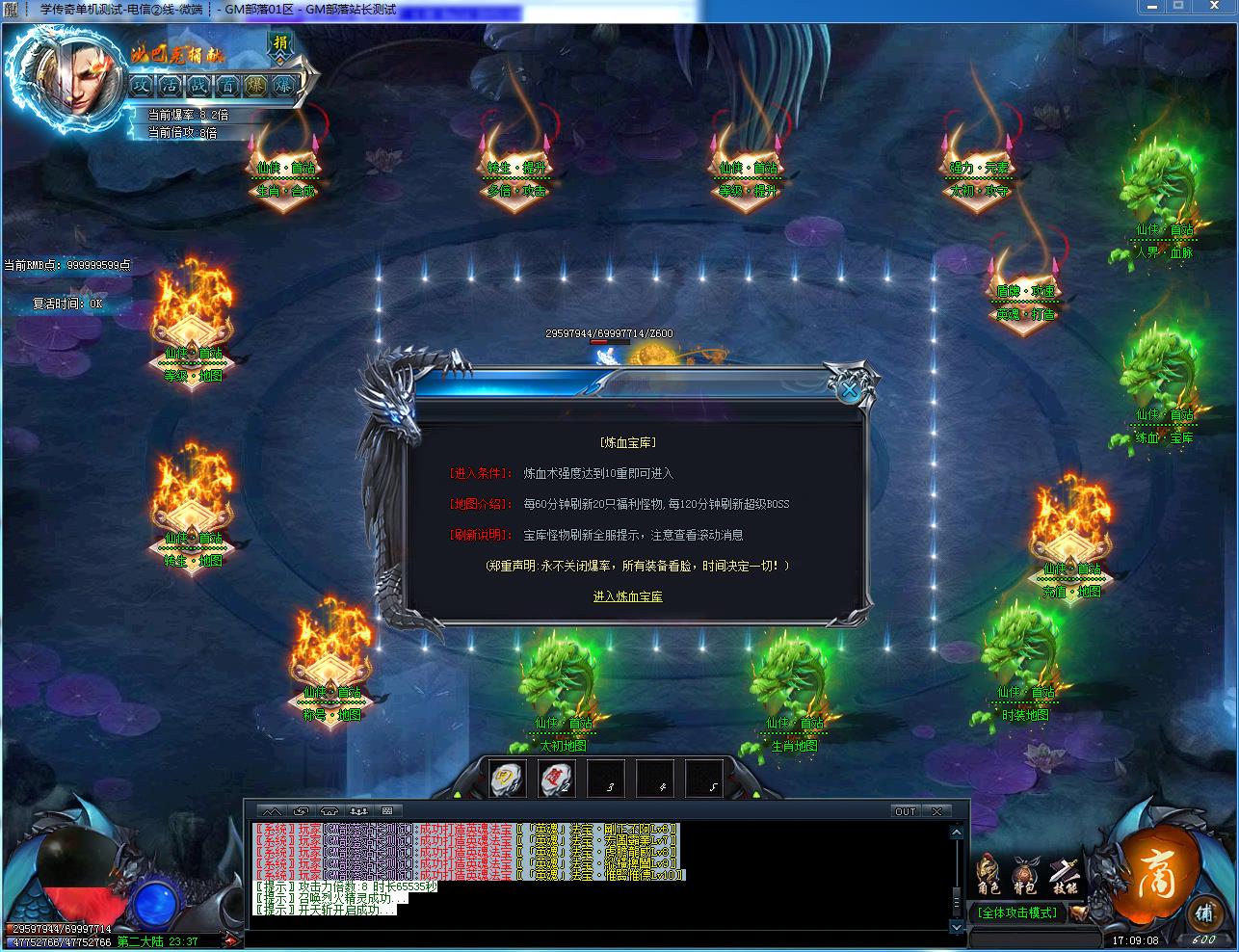Click the 进入炼血宝库 link
Screen dimensions: 1239x952
[627, 596]
